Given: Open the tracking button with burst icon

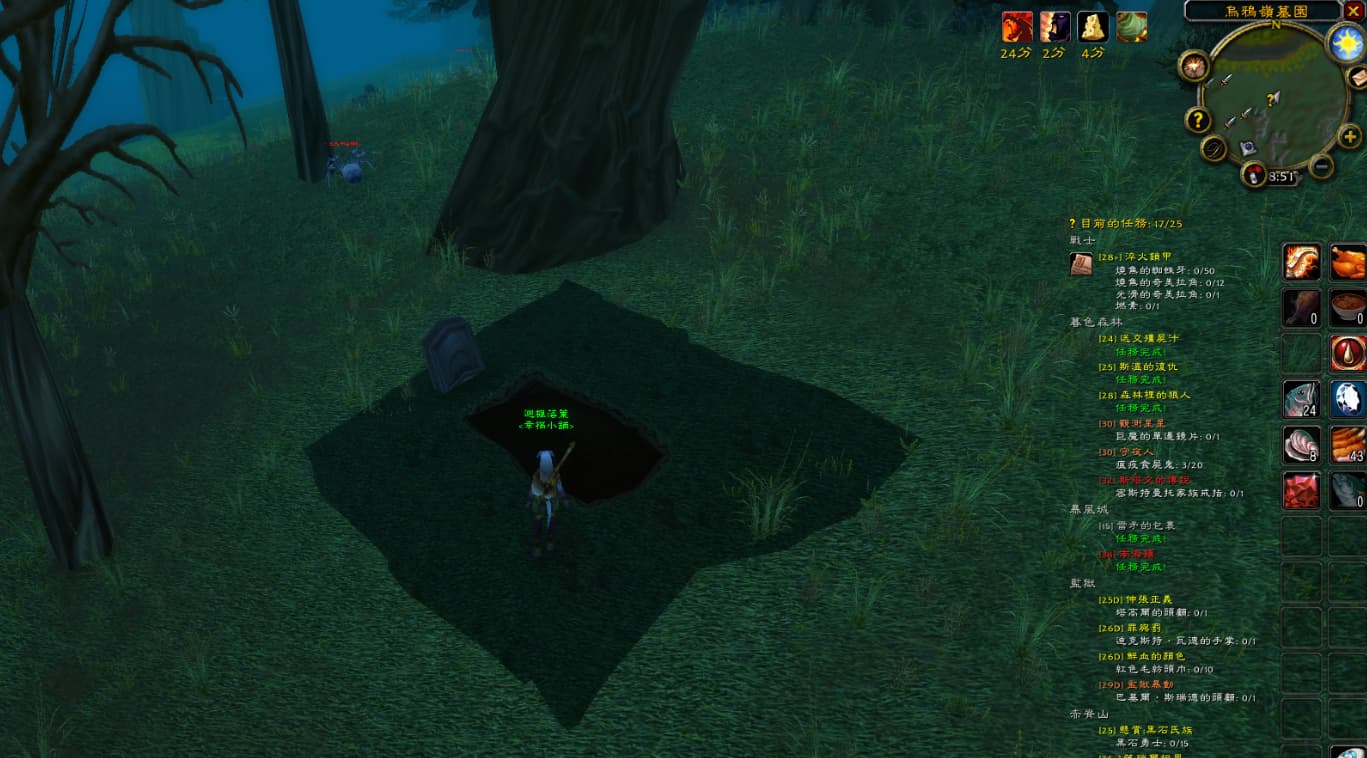Looking at the screenshot, I should tap(1193, 66).
